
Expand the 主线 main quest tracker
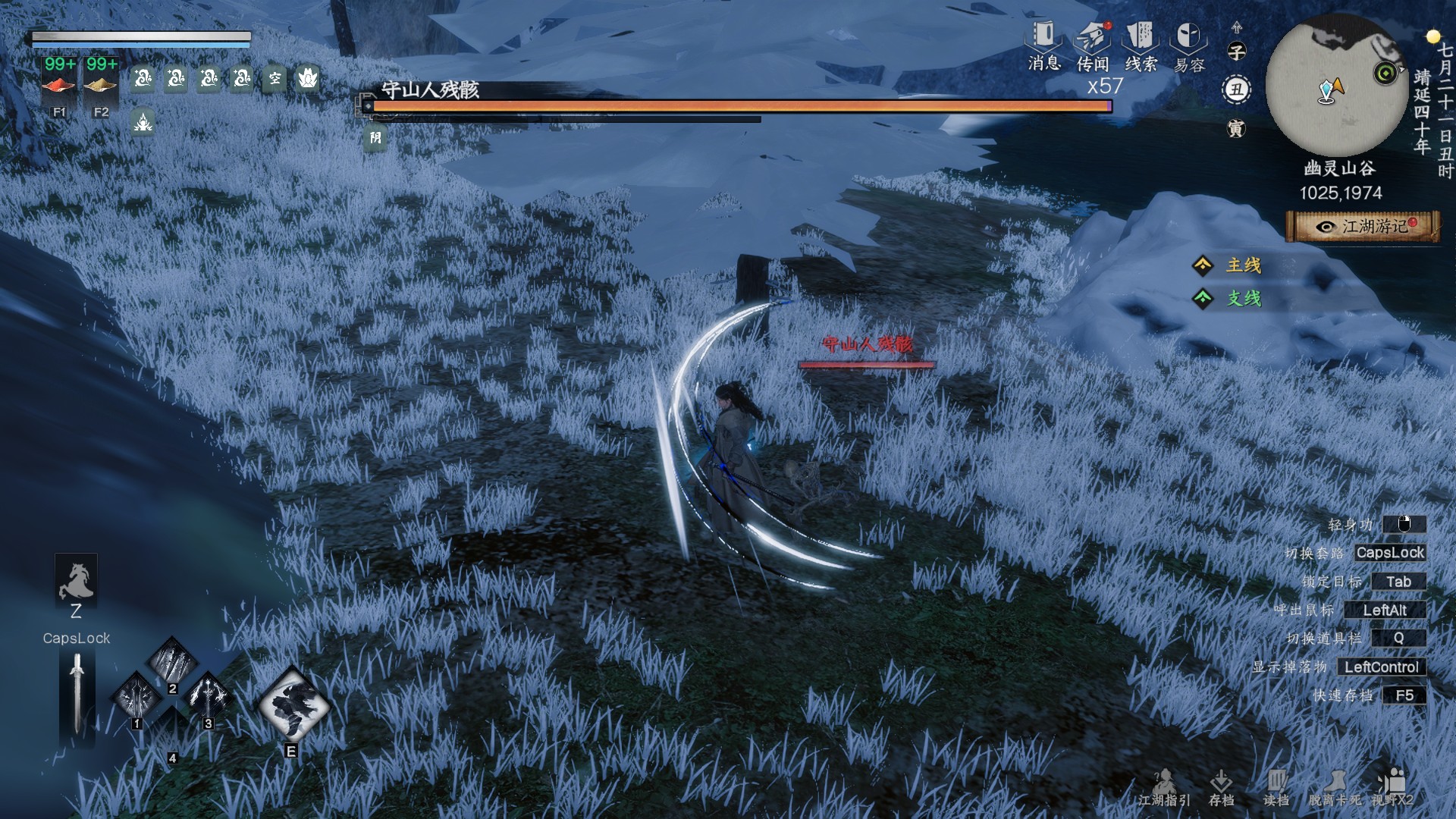click(1242, 265)
